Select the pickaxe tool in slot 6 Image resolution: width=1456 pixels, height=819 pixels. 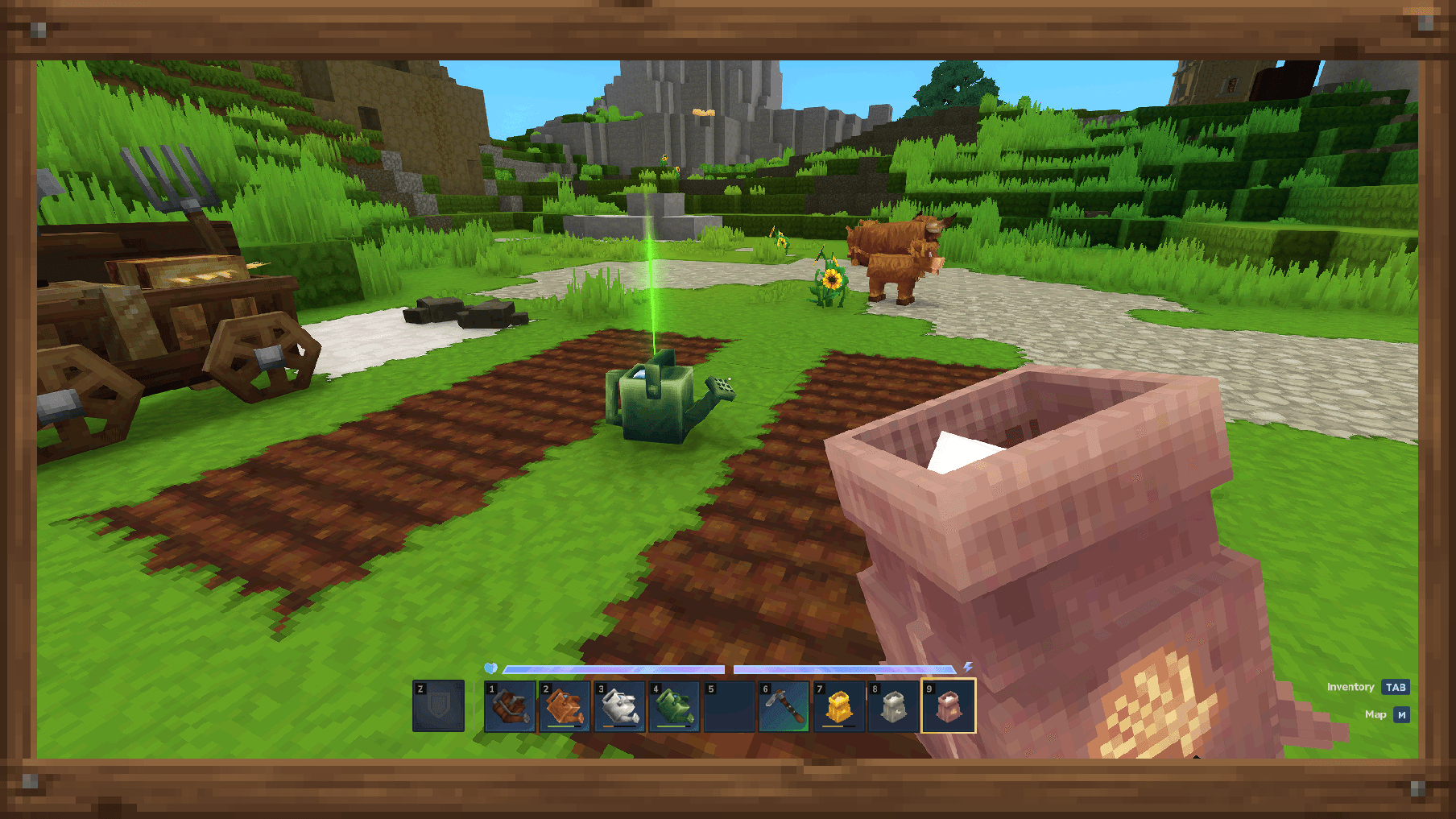coord(786,707)
